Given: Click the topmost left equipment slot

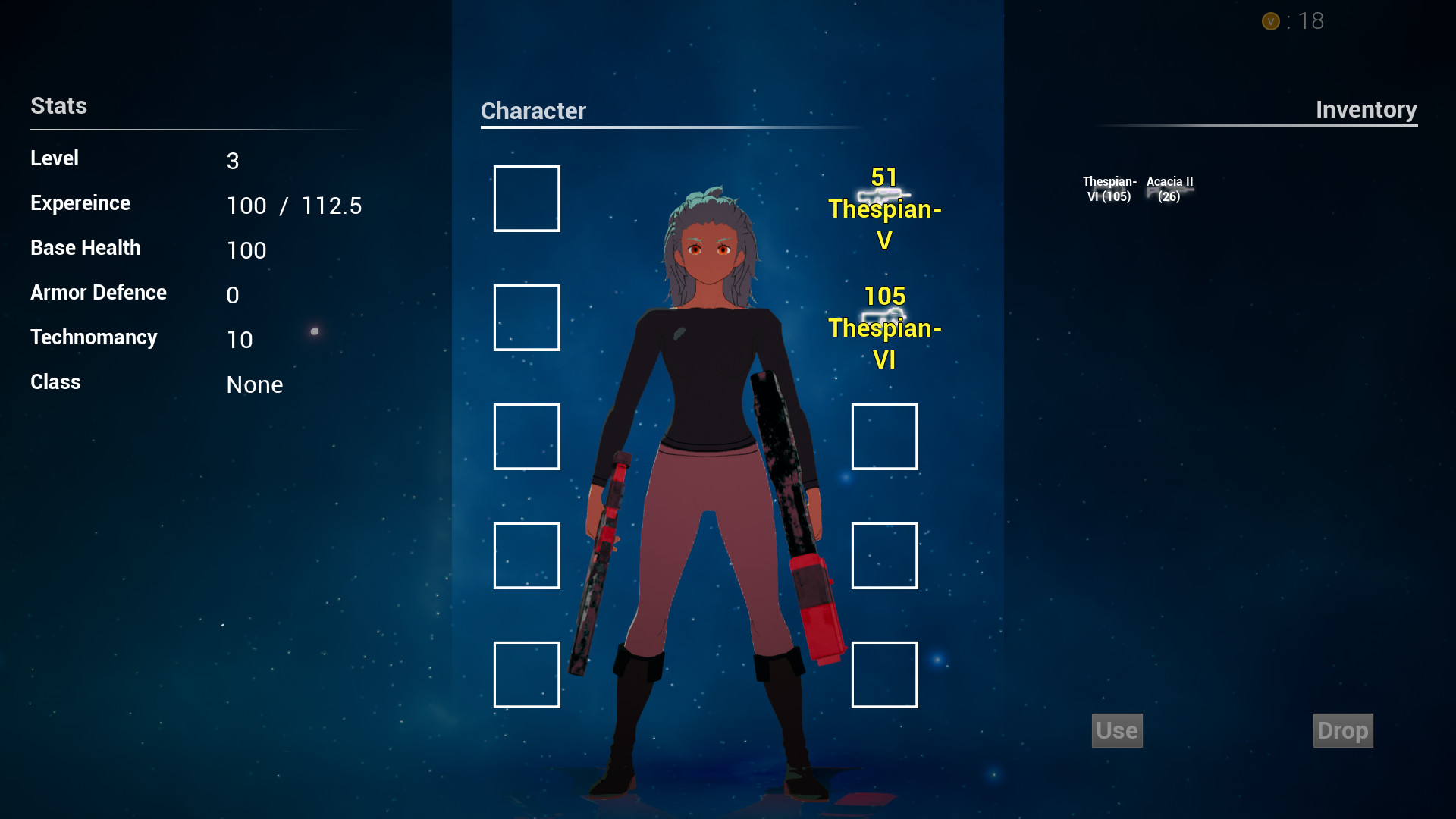Looking at the screenshot, I should pos(526,198).
